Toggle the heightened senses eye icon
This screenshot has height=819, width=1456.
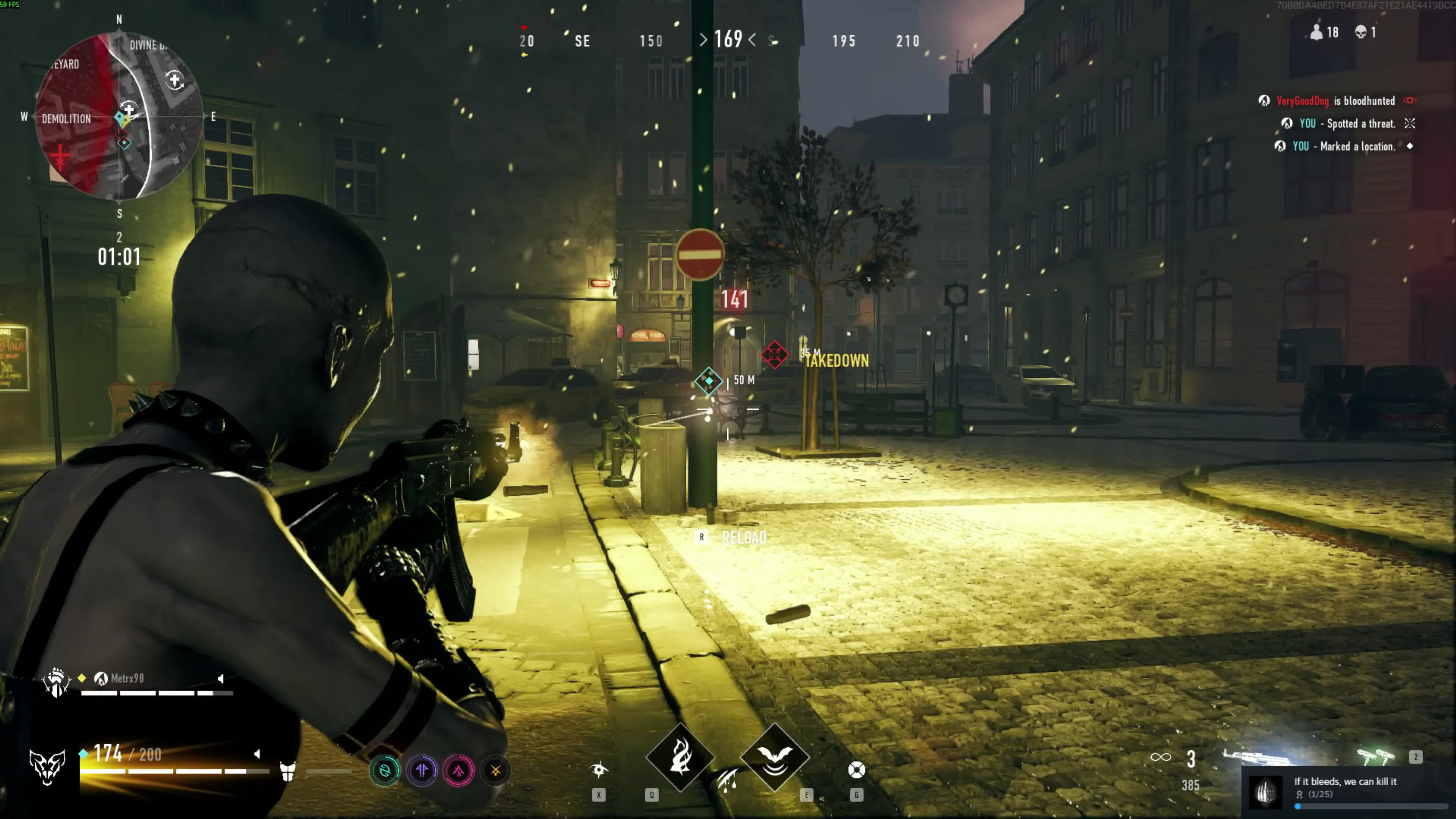tap(599, 769)
